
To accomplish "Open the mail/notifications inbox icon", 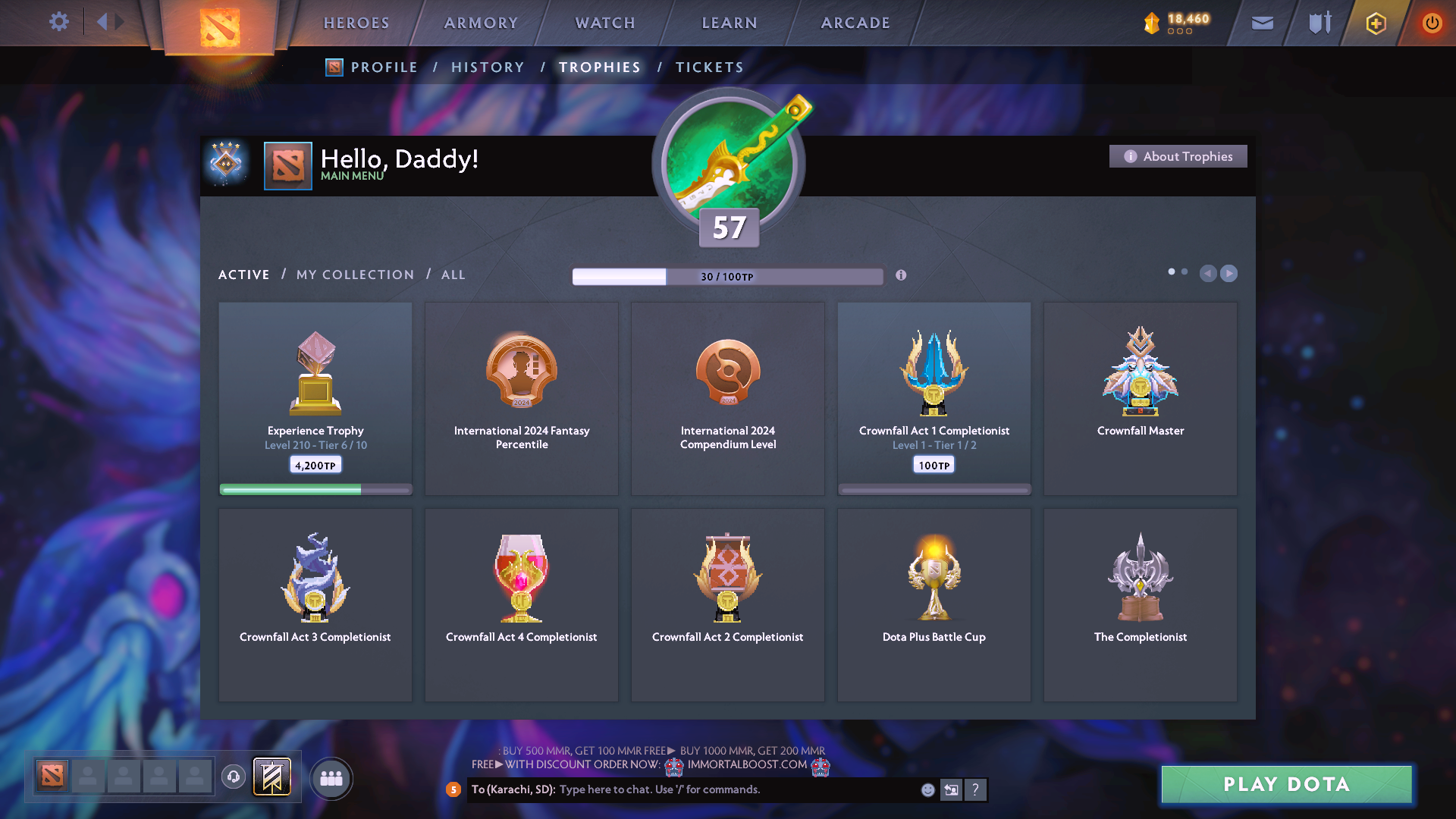I will coord(1261,23).
